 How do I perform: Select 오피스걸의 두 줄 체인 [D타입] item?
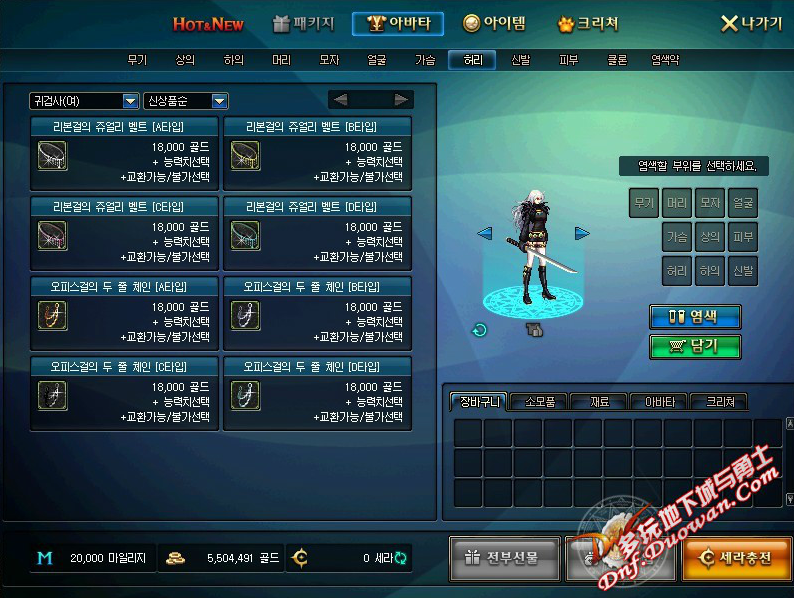click(316, 393)
